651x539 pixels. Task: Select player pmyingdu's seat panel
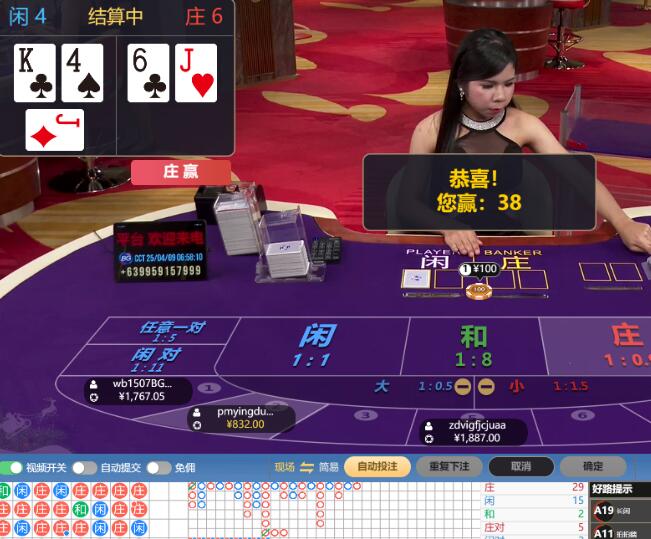241,417
